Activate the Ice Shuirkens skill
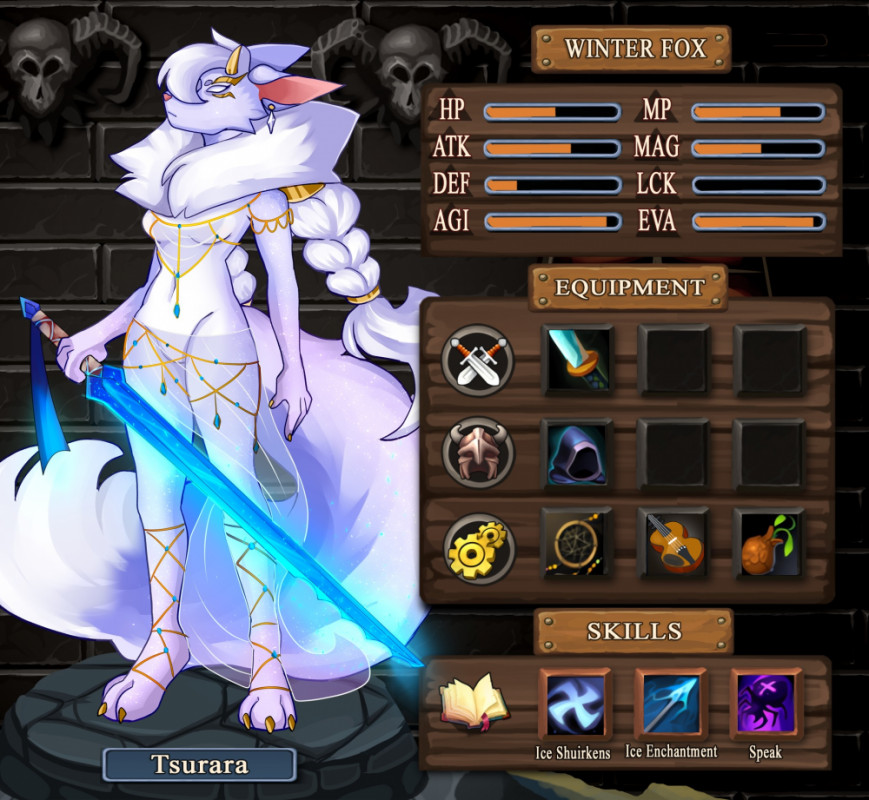Screen dimensions: 869x800 [575, 703]
